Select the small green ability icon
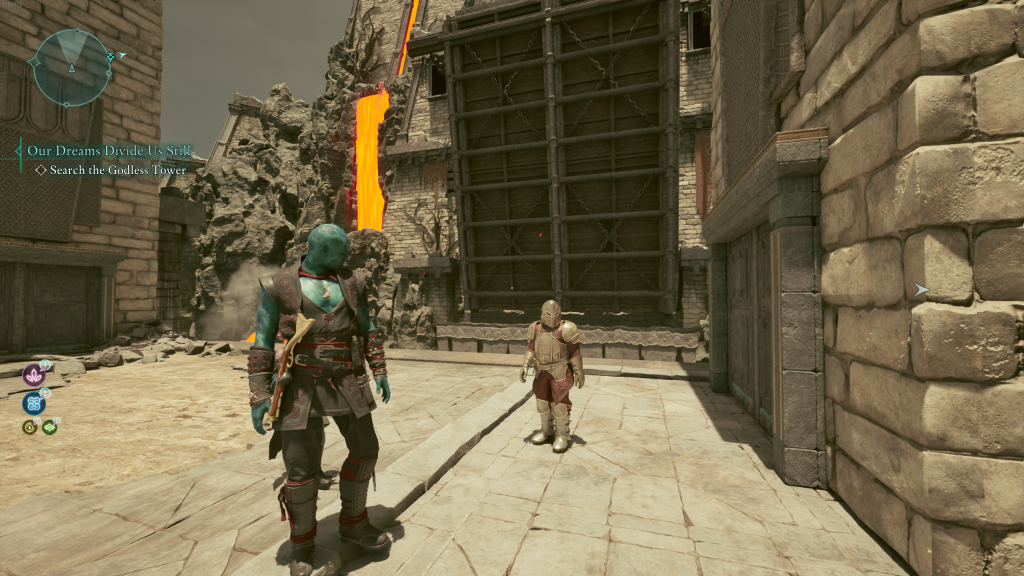Viewport: 1024px width, 576px height. [x=49, y=427]
